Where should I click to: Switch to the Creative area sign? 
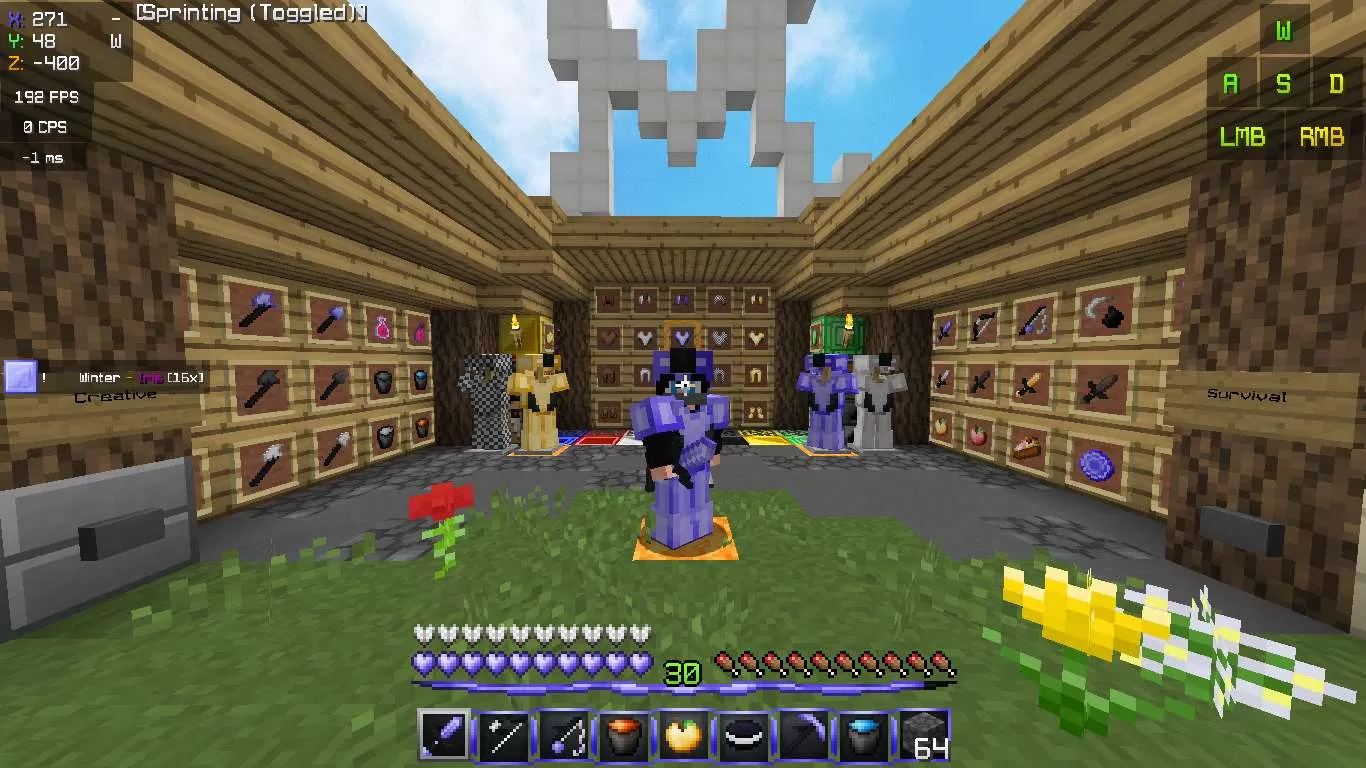[x=113, y=394]
